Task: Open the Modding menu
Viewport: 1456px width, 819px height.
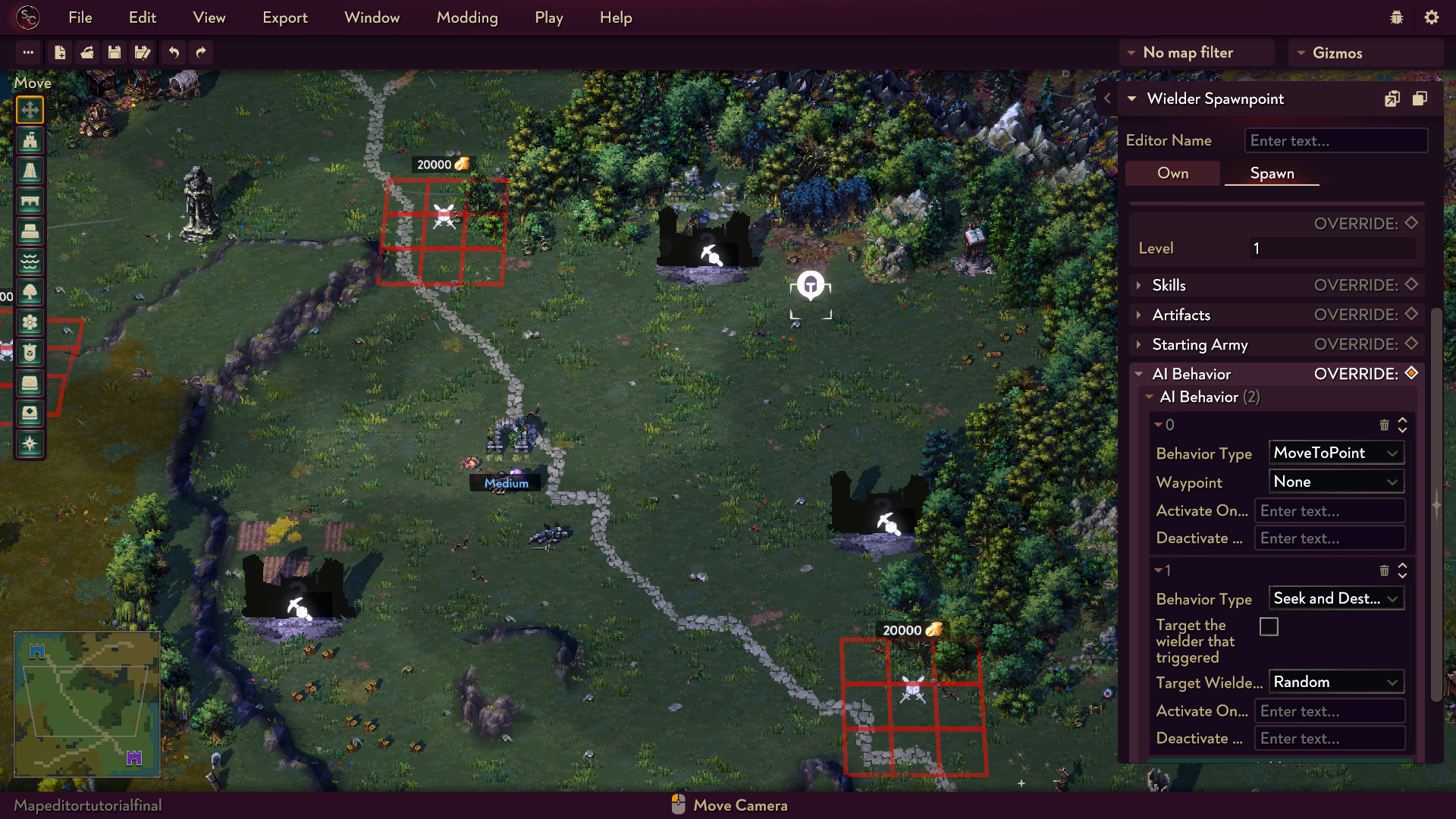Action: pos(467,17)
